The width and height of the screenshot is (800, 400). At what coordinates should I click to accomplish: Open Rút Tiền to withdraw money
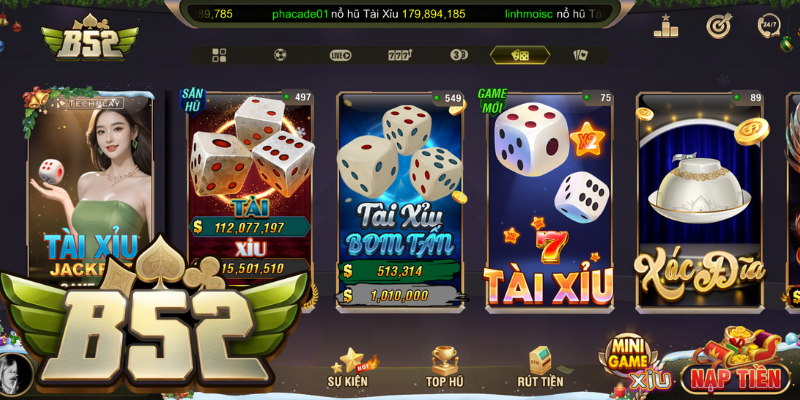(540, 368)
